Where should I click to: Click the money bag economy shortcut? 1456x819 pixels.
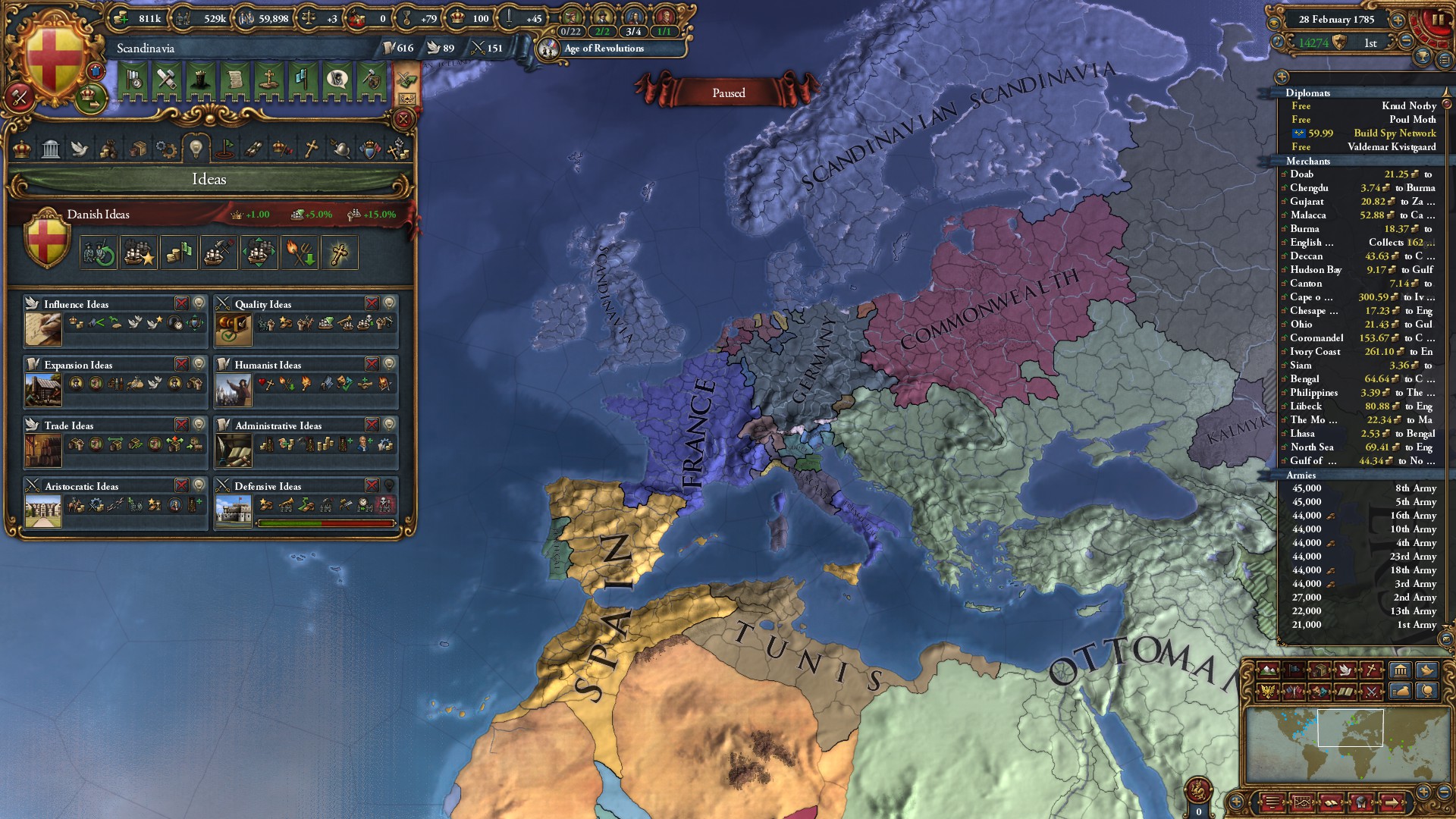[x=1400, y=692]
